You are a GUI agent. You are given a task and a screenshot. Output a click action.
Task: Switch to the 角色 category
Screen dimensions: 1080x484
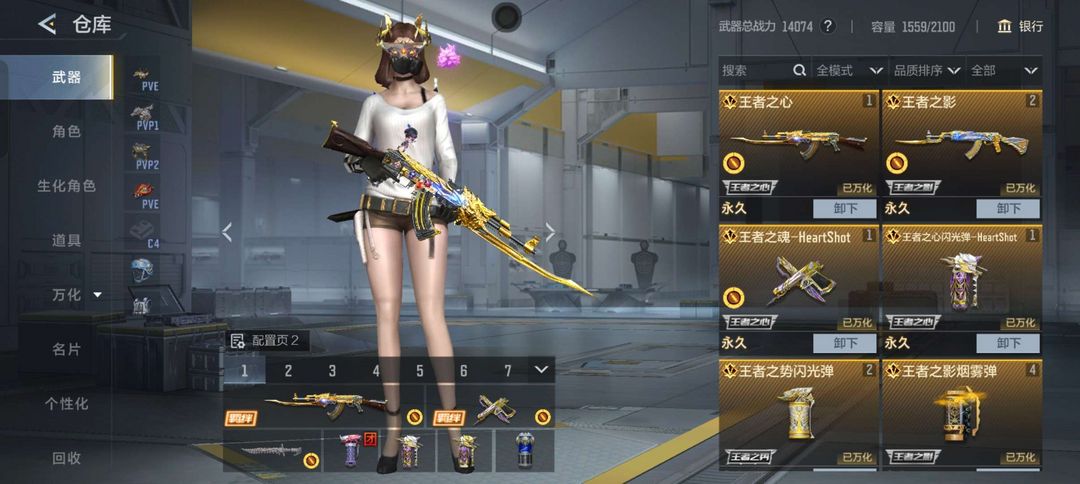point(66,131)
